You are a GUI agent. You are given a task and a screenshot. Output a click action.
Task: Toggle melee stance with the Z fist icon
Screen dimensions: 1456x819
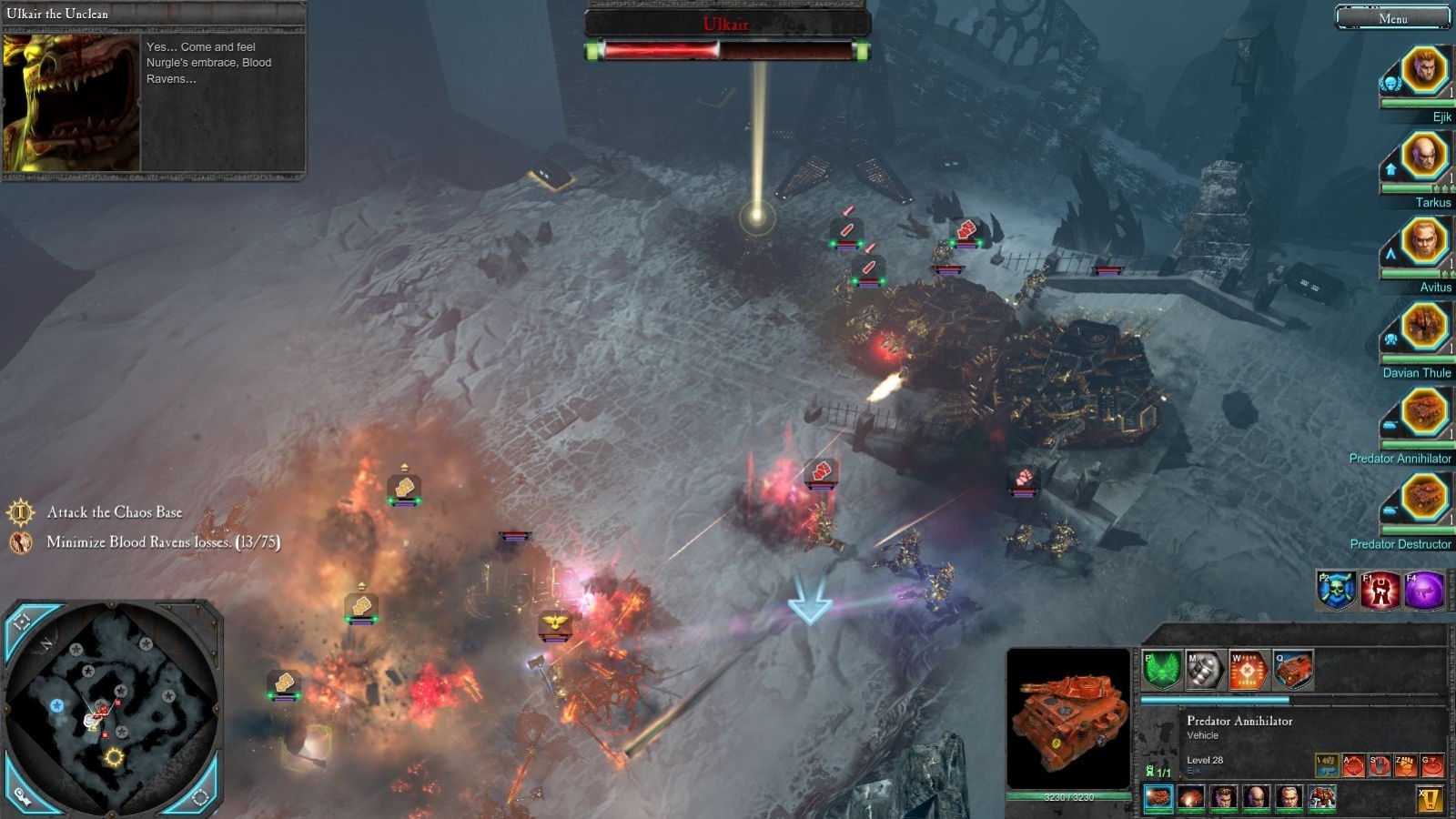1406,765
